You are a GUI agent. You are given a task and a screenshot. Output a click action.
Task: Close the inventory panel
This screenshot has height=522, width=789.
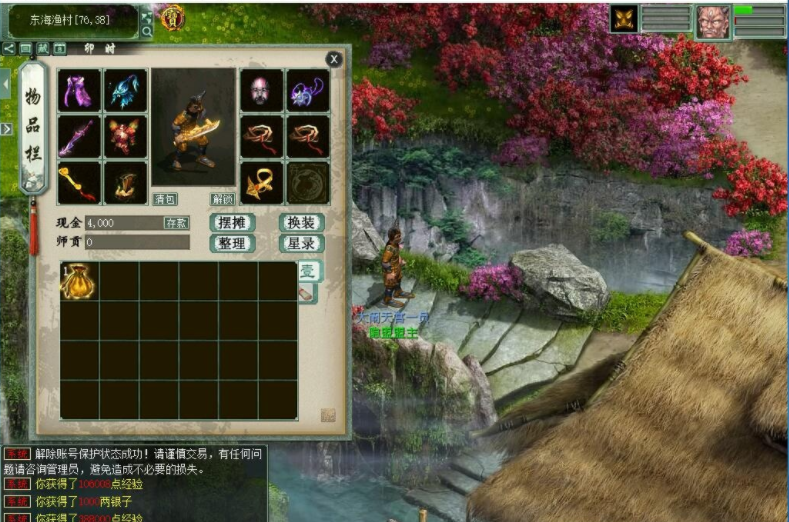point(334,60)
